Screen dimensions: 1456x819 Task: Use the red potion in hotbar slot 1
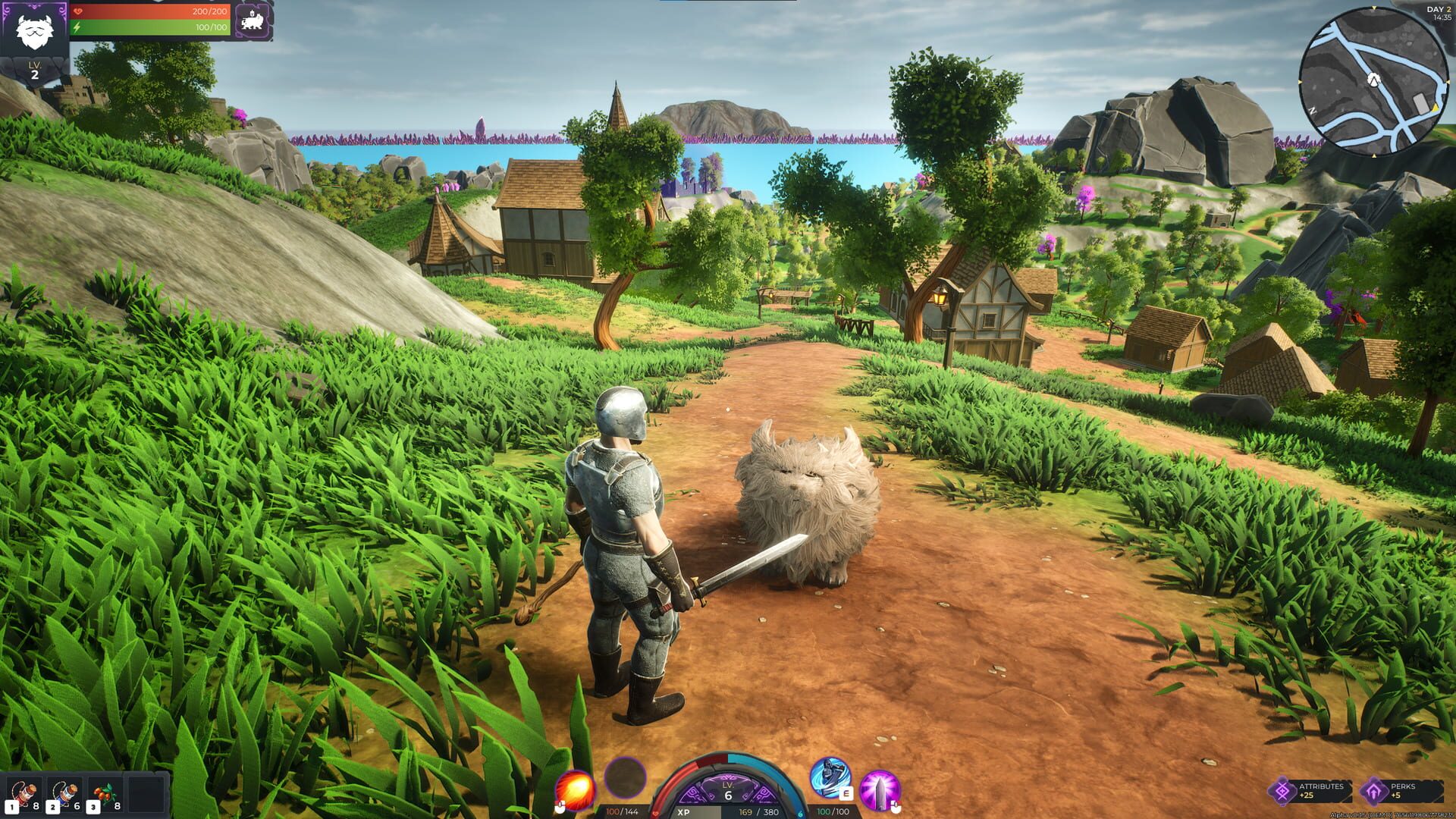tap(23, 790)
